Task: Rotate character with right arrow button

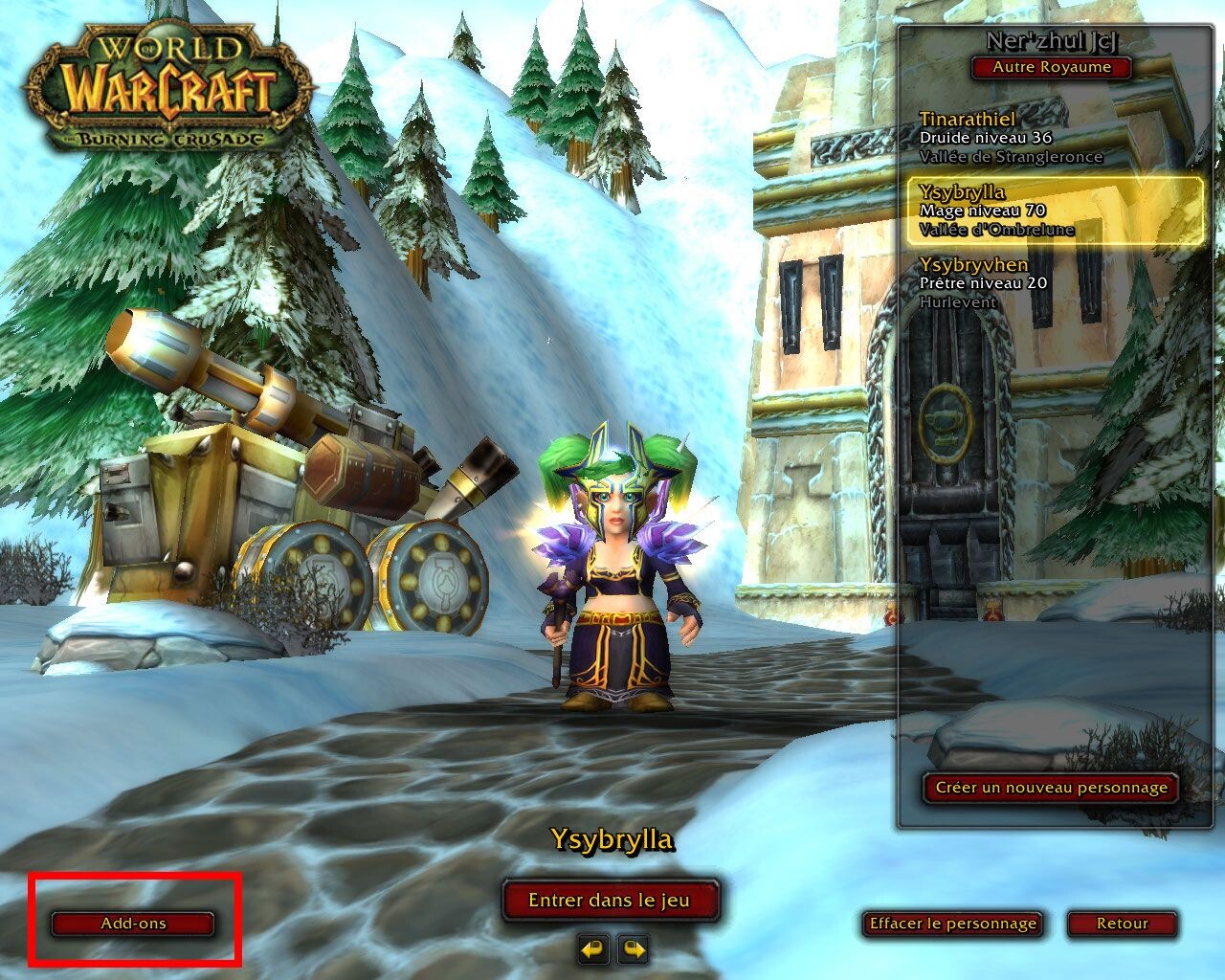Action: [x=634, y=949]
